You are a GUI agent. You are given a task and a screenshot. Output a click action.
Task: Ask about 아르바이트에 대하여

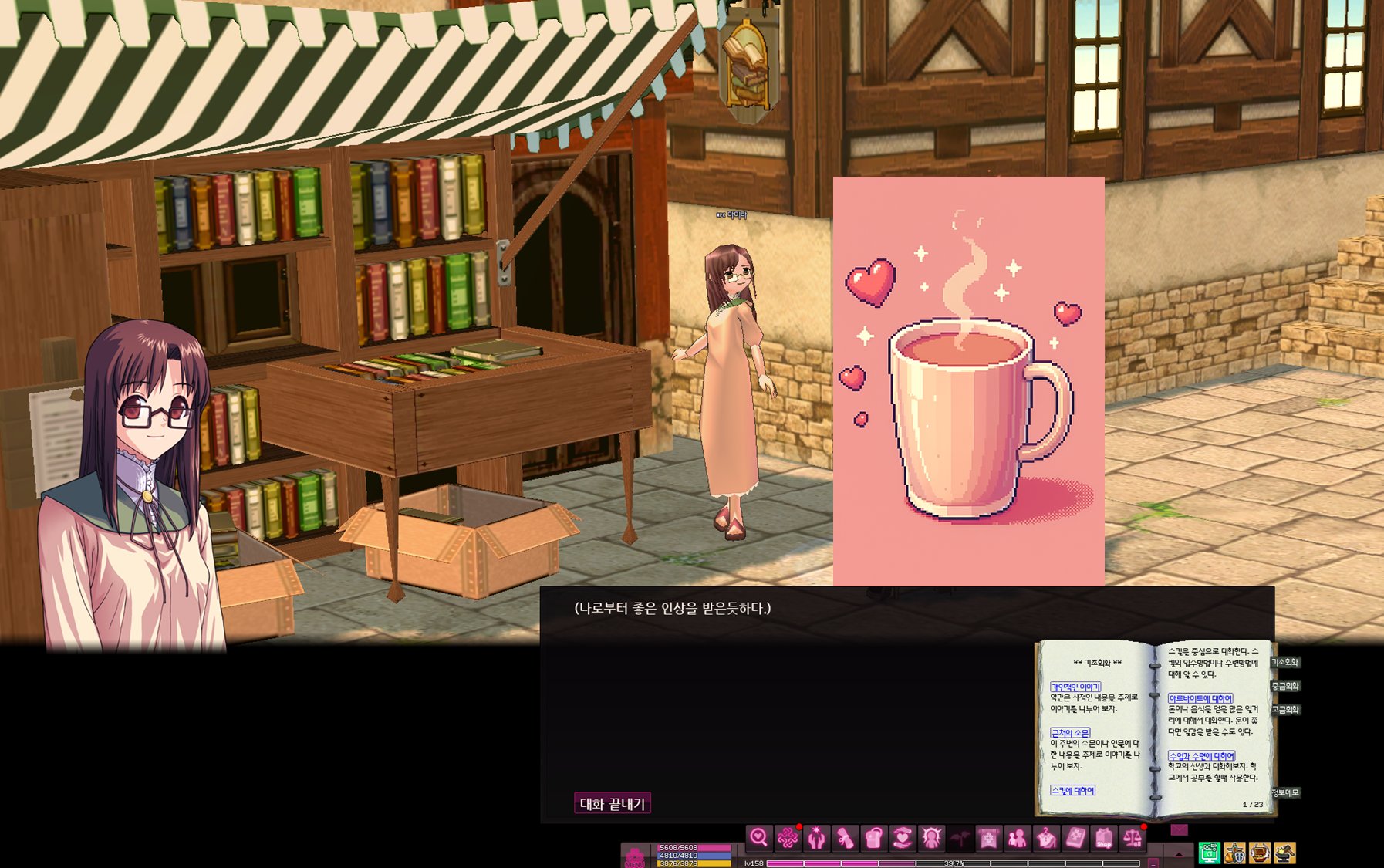coord(1200,698)
